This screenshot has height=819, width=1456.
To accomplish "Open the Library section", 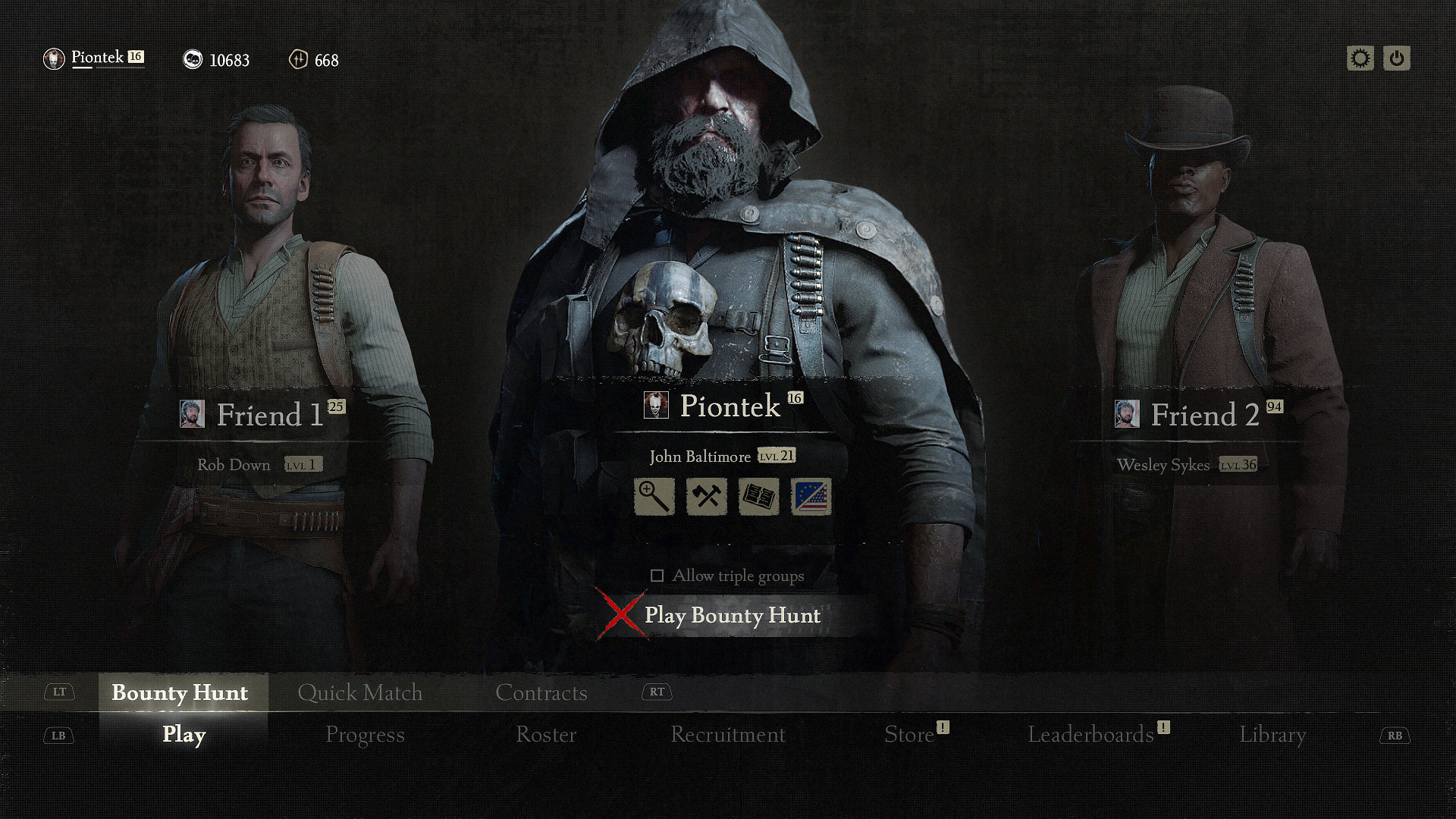I will 1272,735.
